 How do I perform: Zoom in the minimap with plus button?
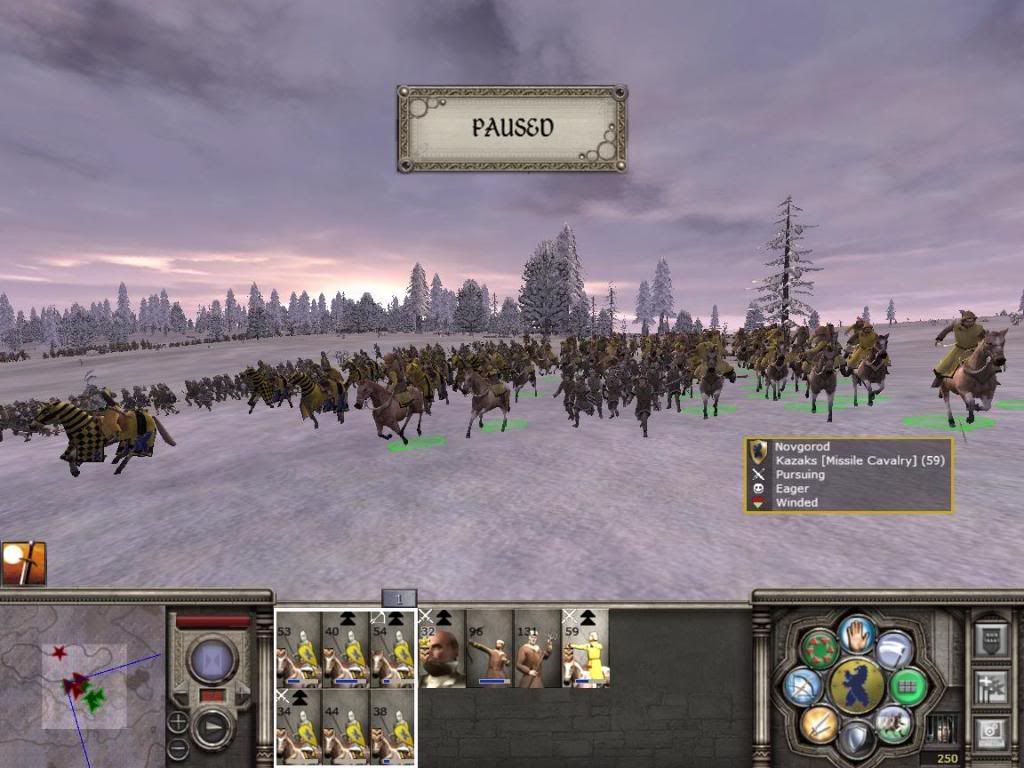pos(178,721)
